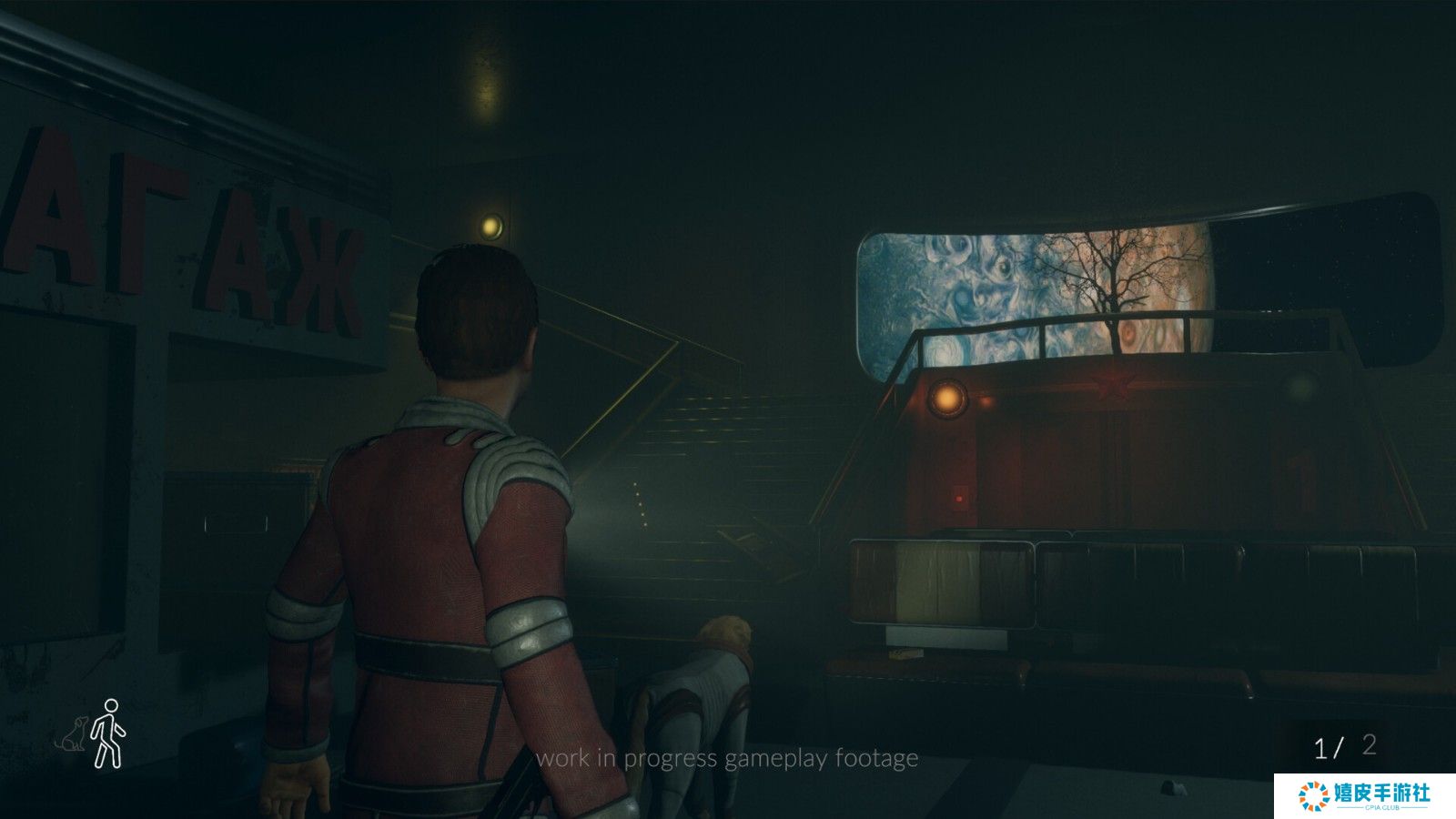The width and height of the screenshot is (1456, 819).
Task: Open the CPIA Club watermark logo
Action: [x=1364, y=795]
